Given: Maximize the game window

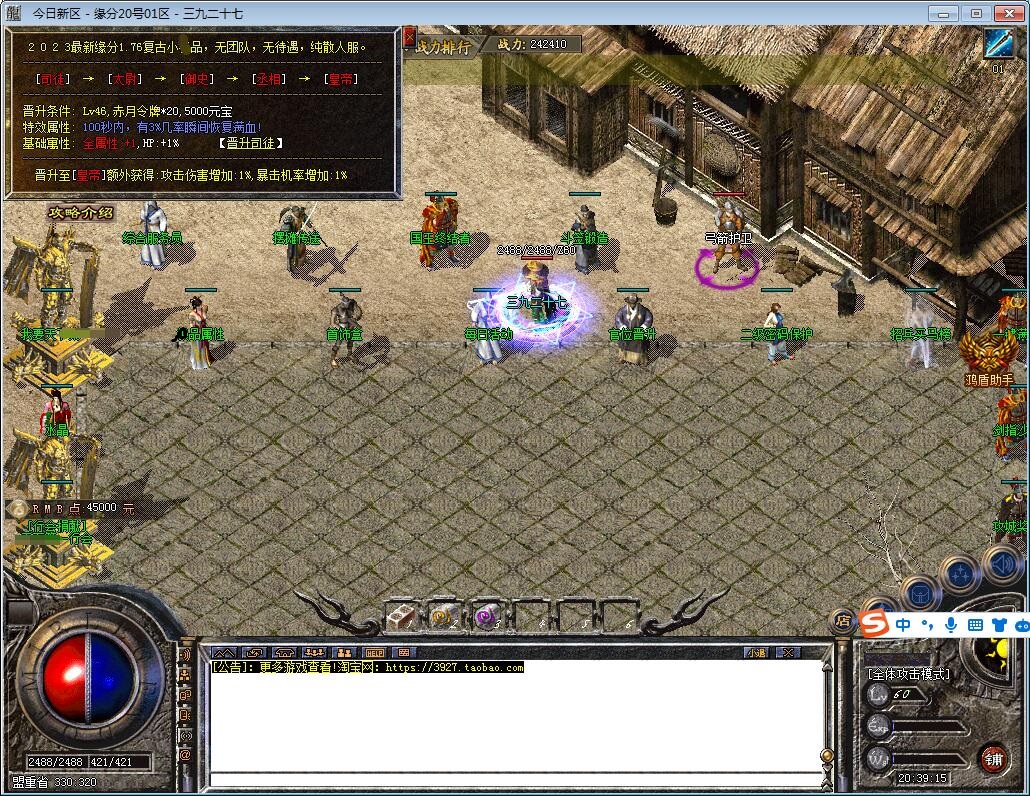Looking at the screenshot, I should pyautogui.click(x=975, y=13).
